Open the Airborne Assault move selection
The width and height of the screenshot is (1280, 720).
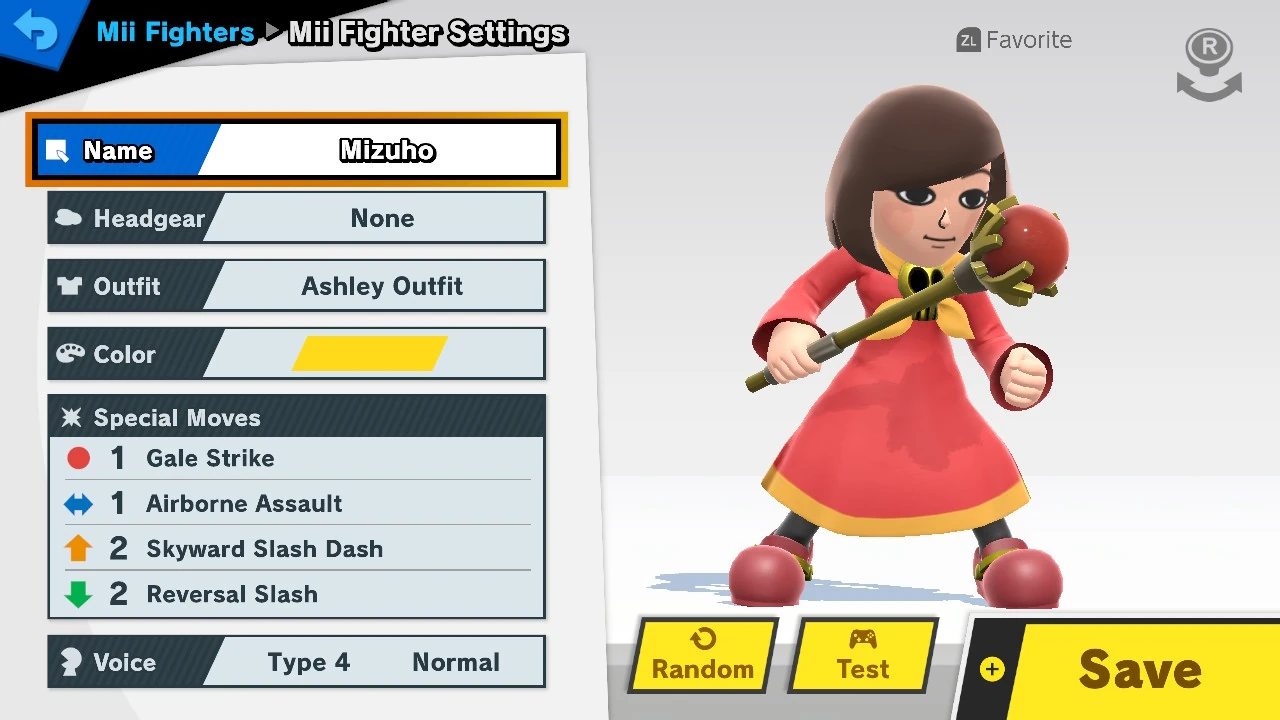(243, 503)
